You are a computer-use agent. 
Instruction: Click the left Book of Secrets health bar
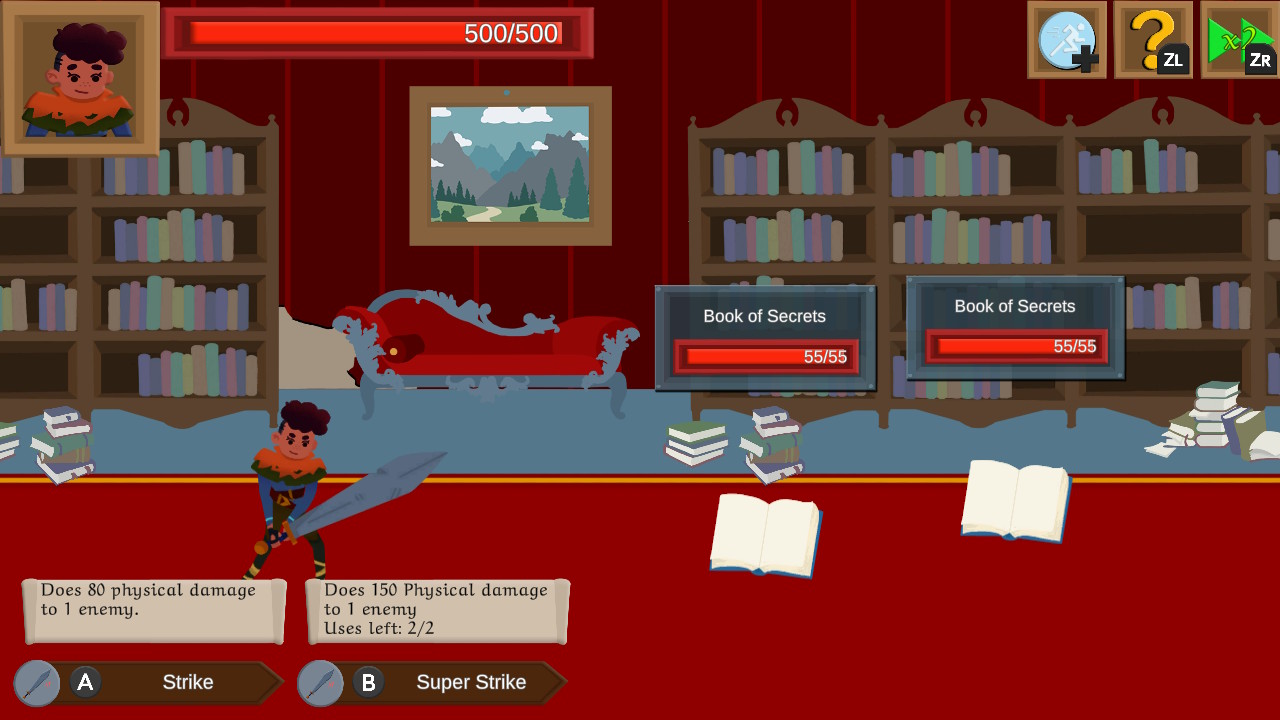tap(764, 358)
